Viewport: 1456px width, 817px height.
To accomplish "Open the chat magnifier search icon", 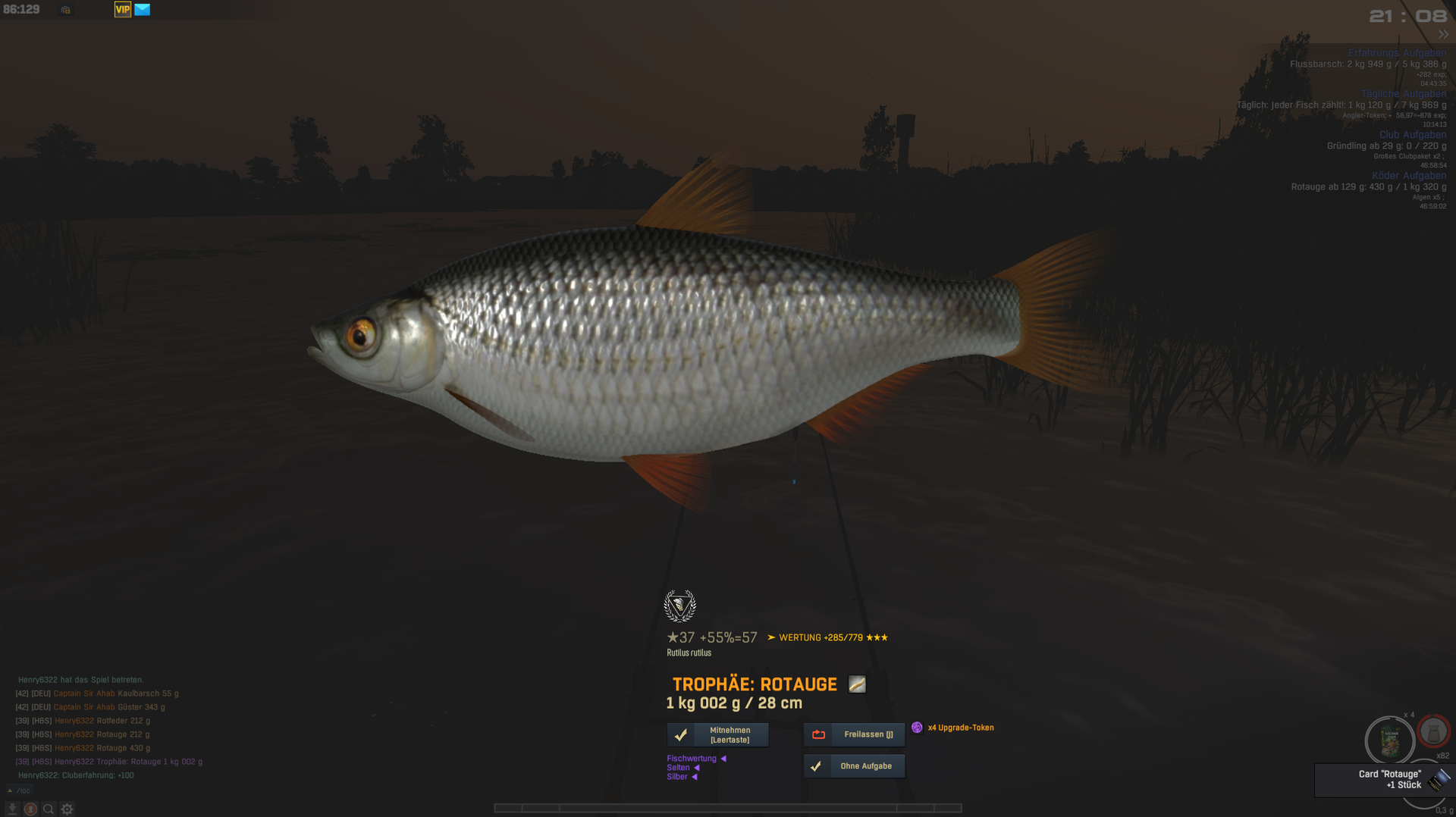I will tap(49, 809).
